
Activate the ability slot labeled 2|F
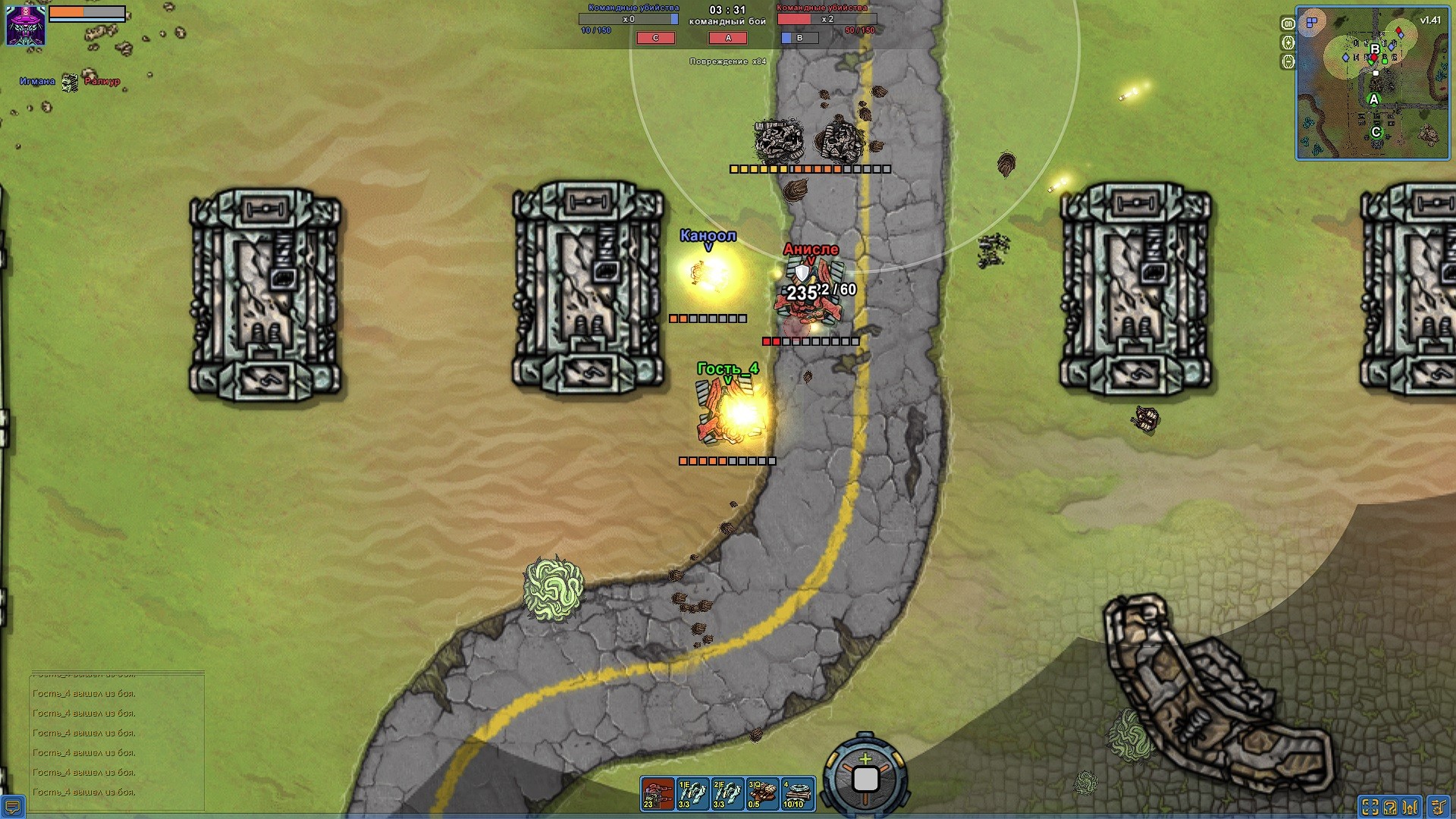(x=727, y=793)
